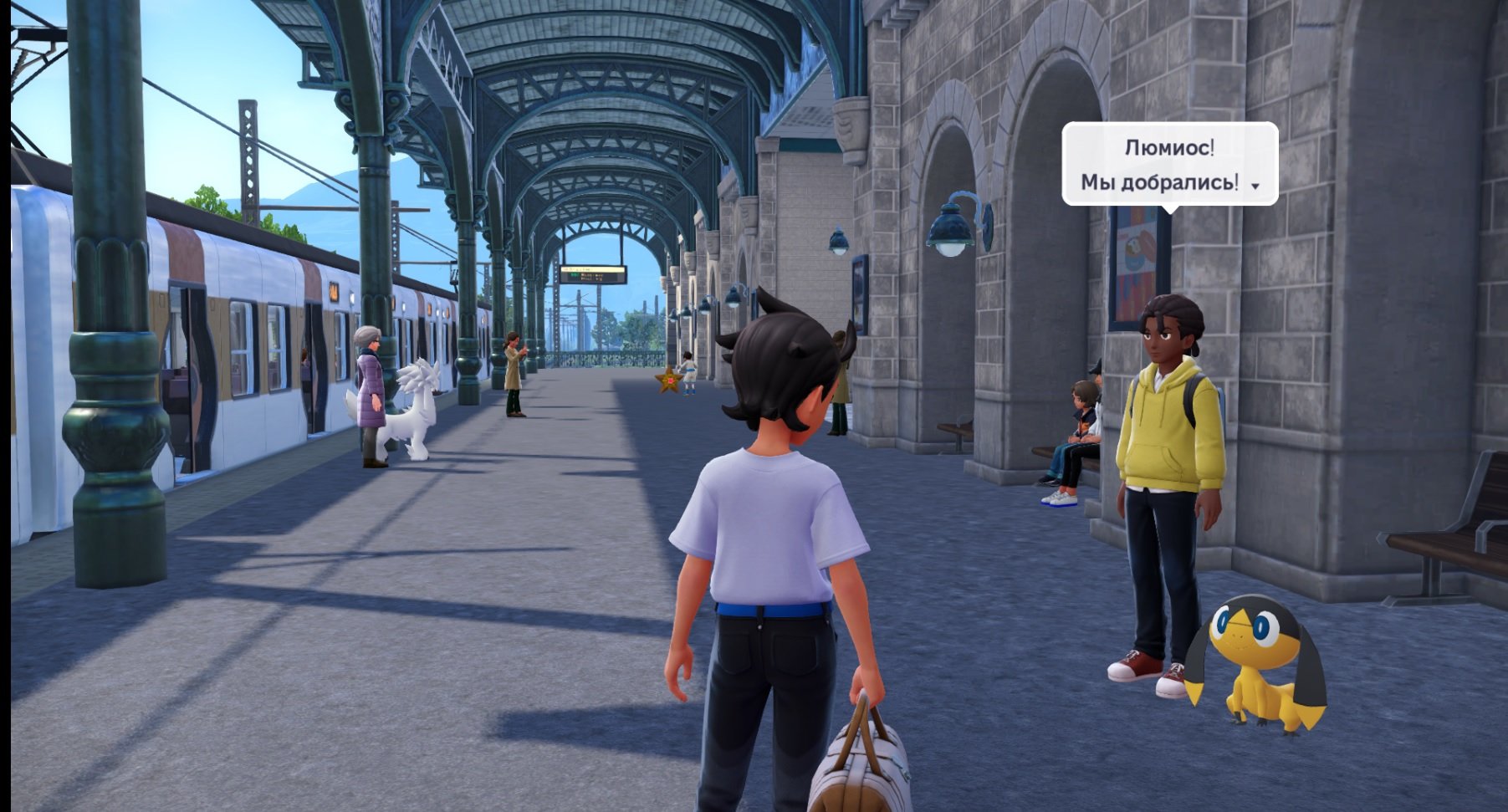Viewport: 1508px width, 812px height.
Task: Advance the dialogue using the bubble's down arrow
Action: coord(1255,186)
